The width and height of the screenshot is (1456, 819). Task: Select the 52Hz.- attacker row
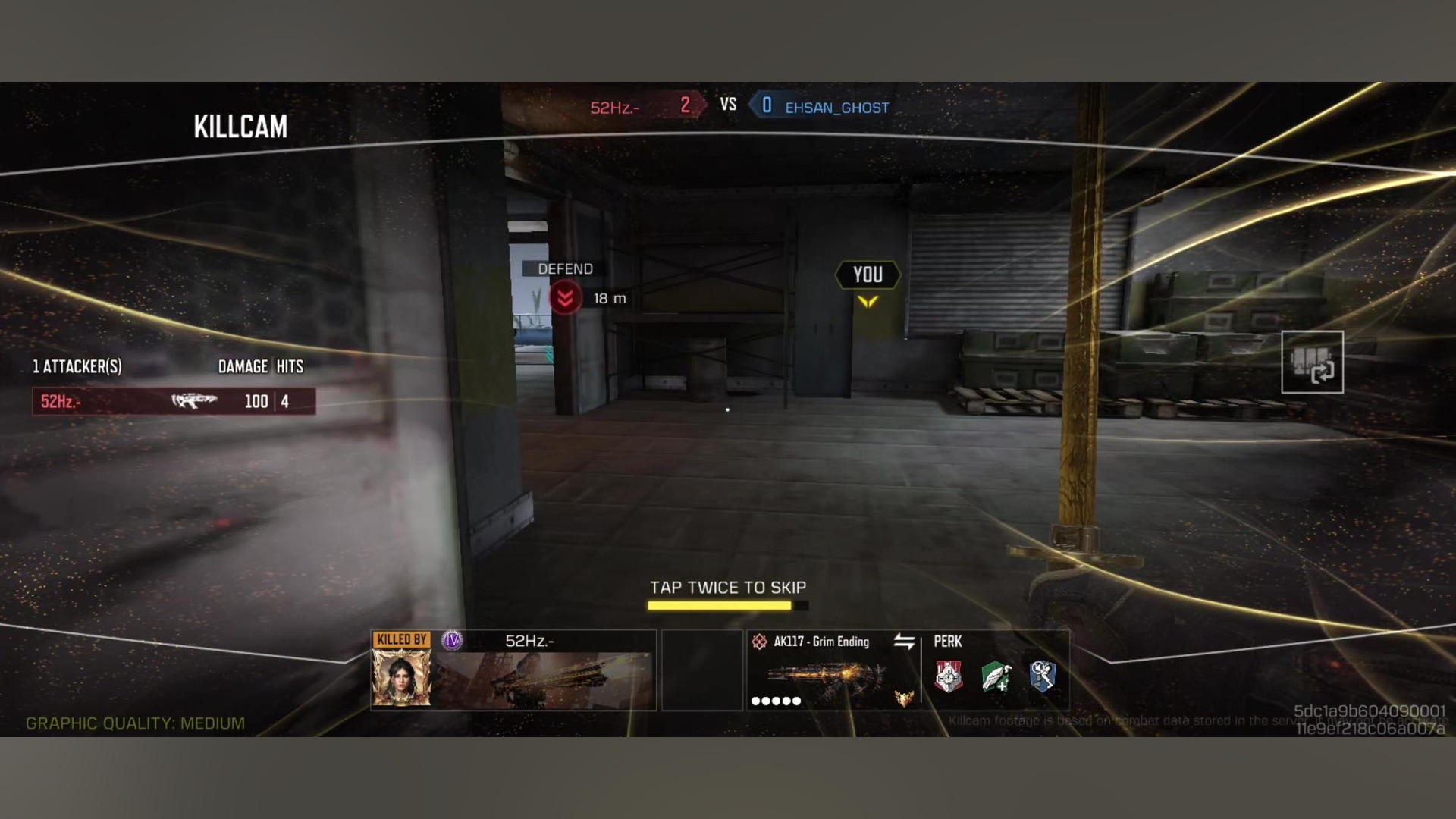(x=174, y=401)
